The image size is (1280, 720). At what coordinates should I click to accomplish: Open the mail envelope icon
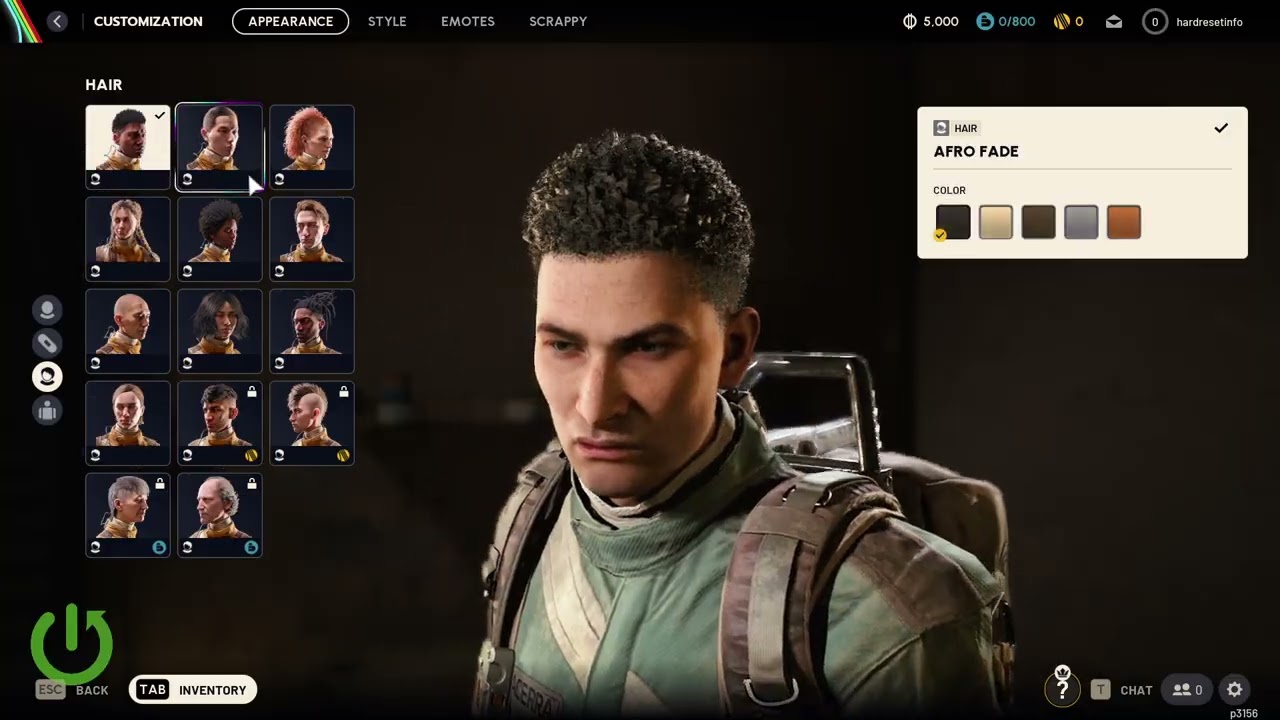(x=1114, y=22)
